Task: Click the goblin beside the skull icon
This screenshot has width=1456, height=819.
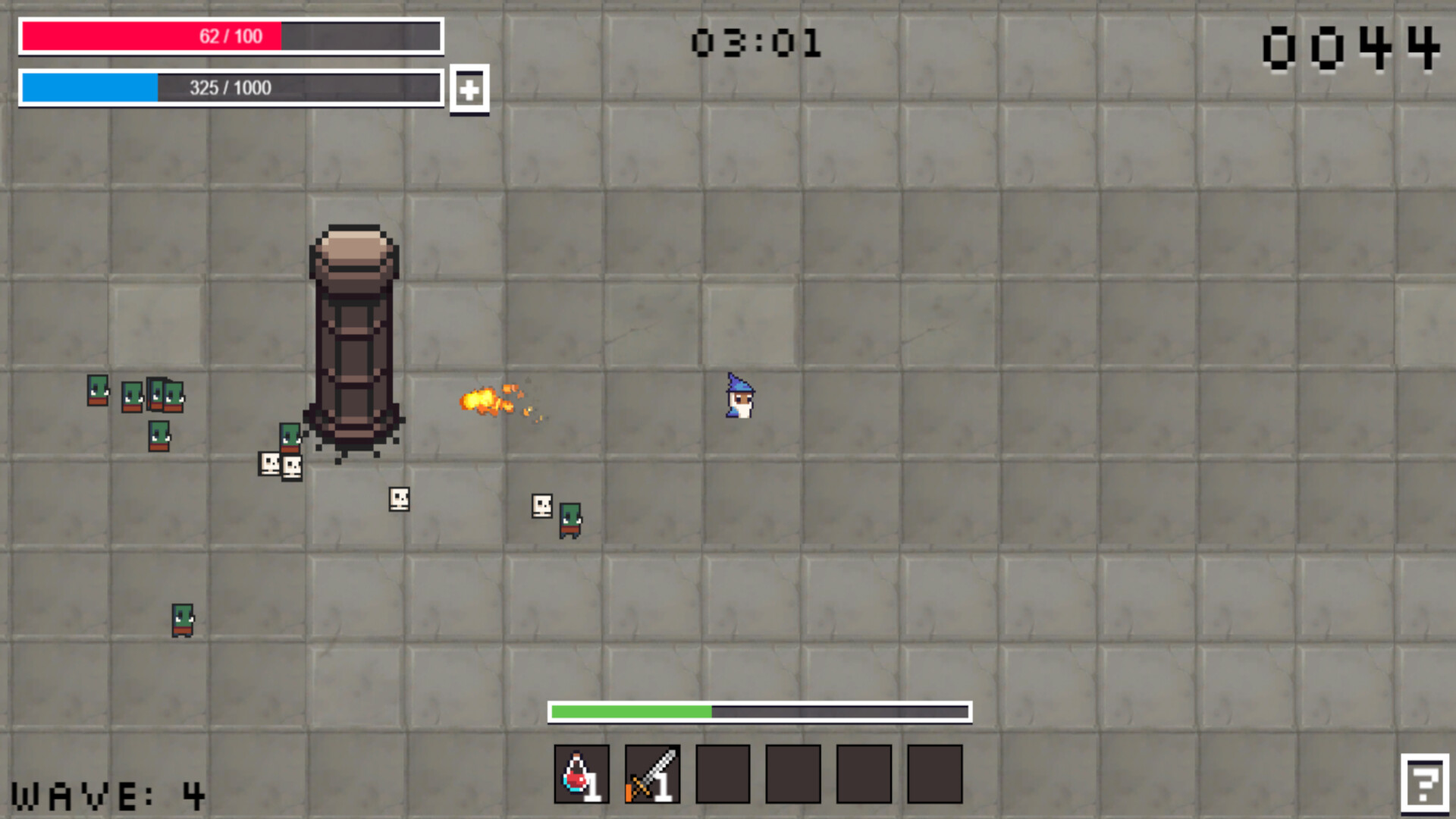Action: coord(570,519)
